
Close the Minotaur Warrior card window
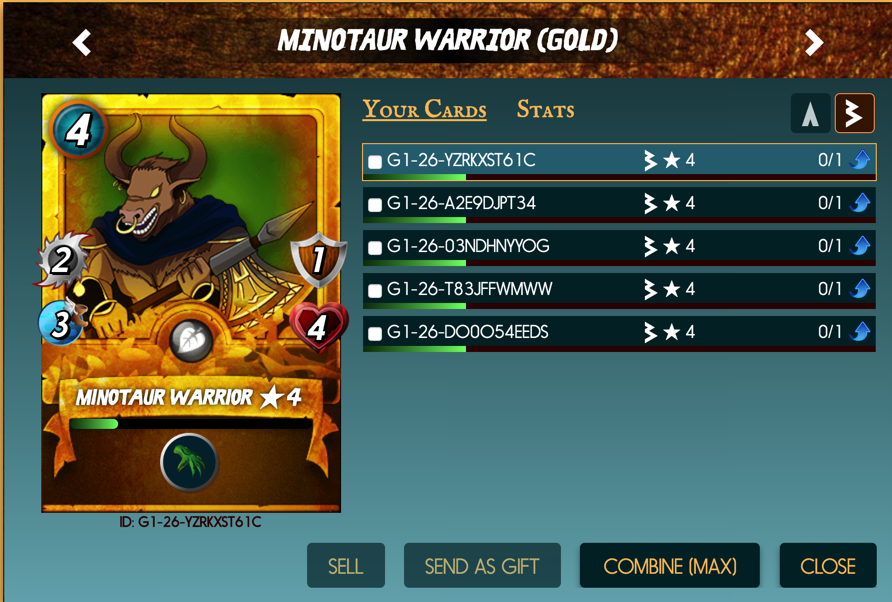[x=828, y=566]
